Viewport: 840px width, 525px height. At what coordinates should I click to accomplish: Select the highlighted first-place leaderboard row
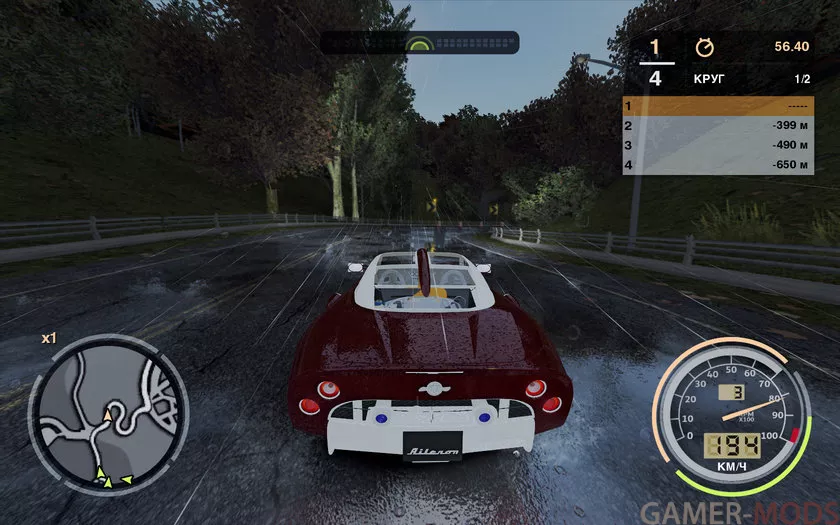718,106
